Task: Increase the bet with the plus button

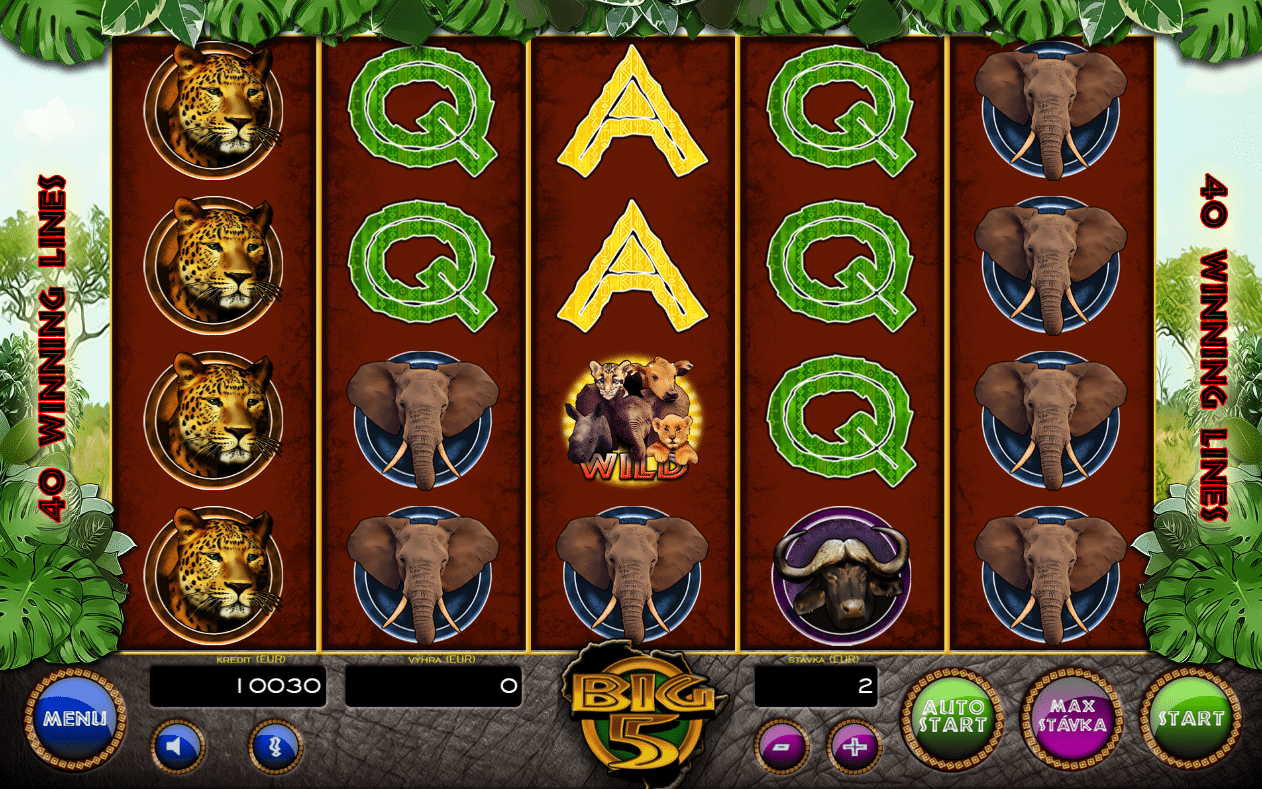Action: (855, 747)
